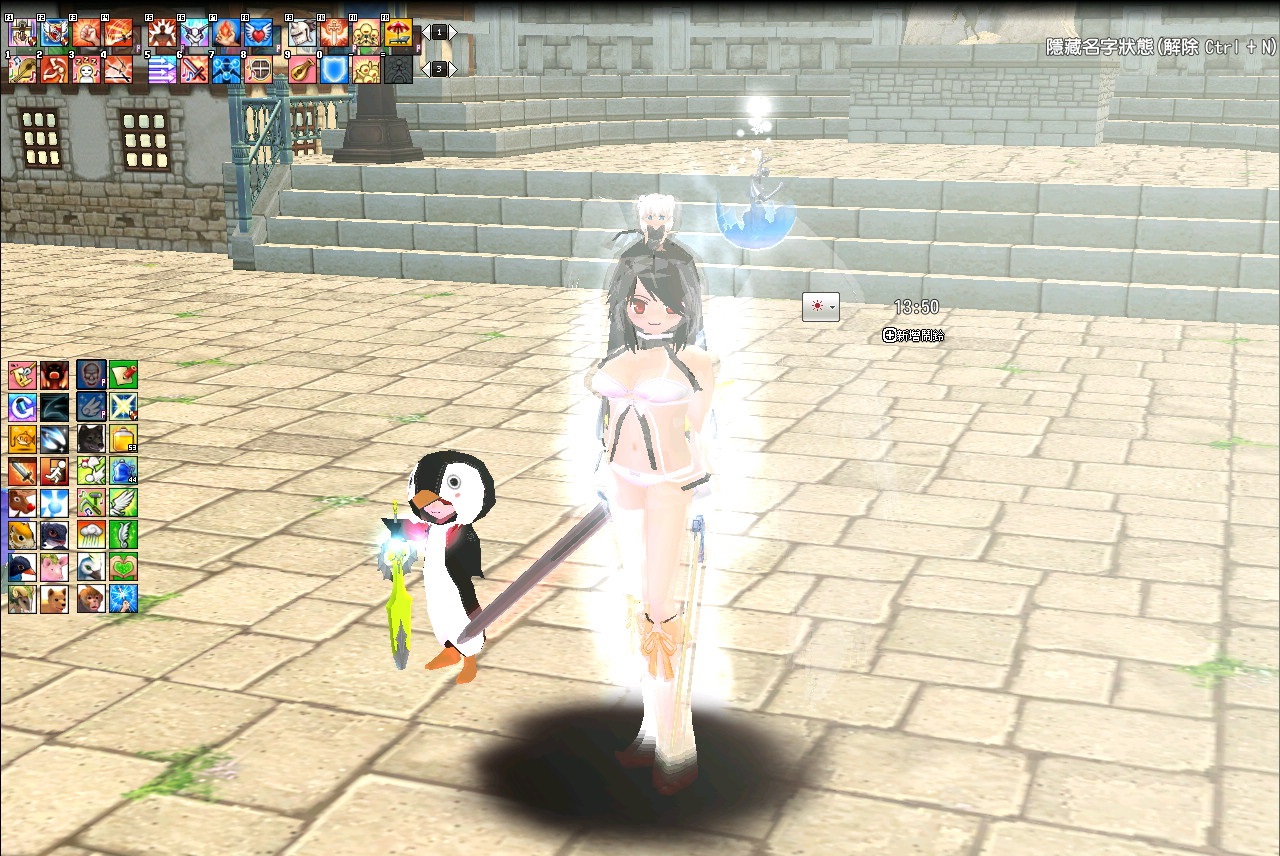
Task: Select the goldfish fishing skill icon
Action: (22, 438)
